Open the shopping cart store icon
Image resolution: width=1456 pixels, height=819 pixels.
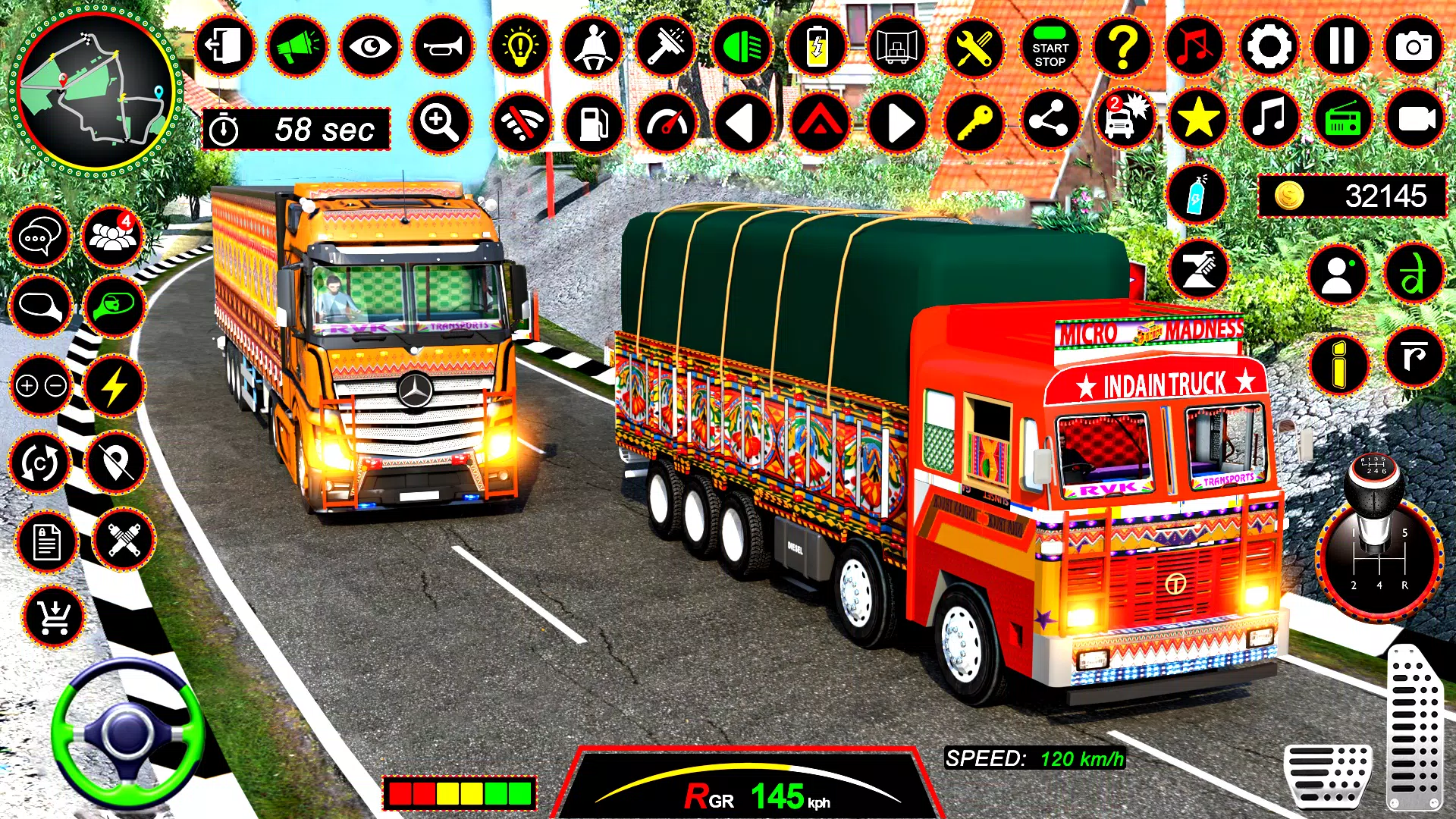[54, 617]
